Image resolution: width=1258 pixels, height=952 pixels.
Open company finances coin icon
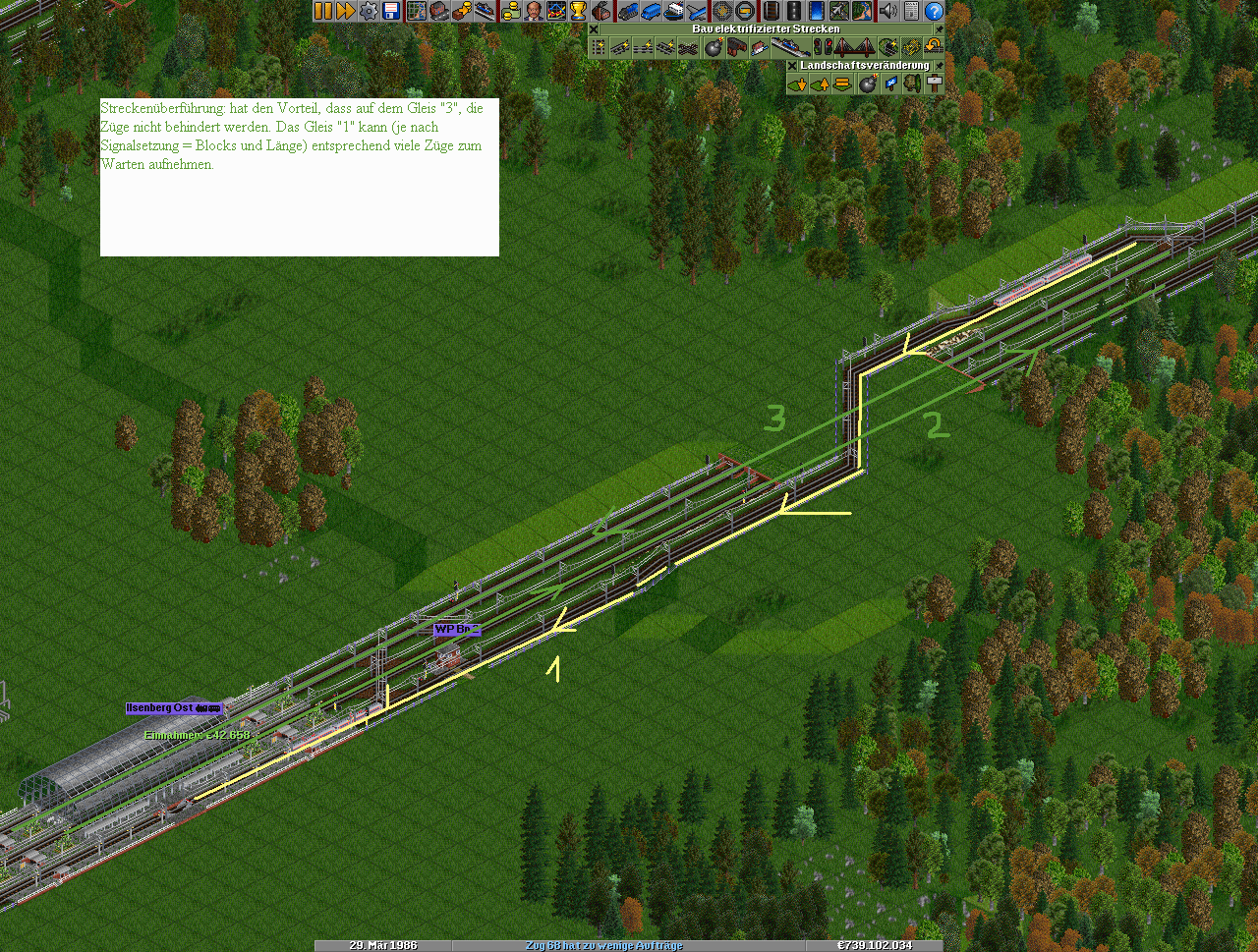click(x=510, y=11)
